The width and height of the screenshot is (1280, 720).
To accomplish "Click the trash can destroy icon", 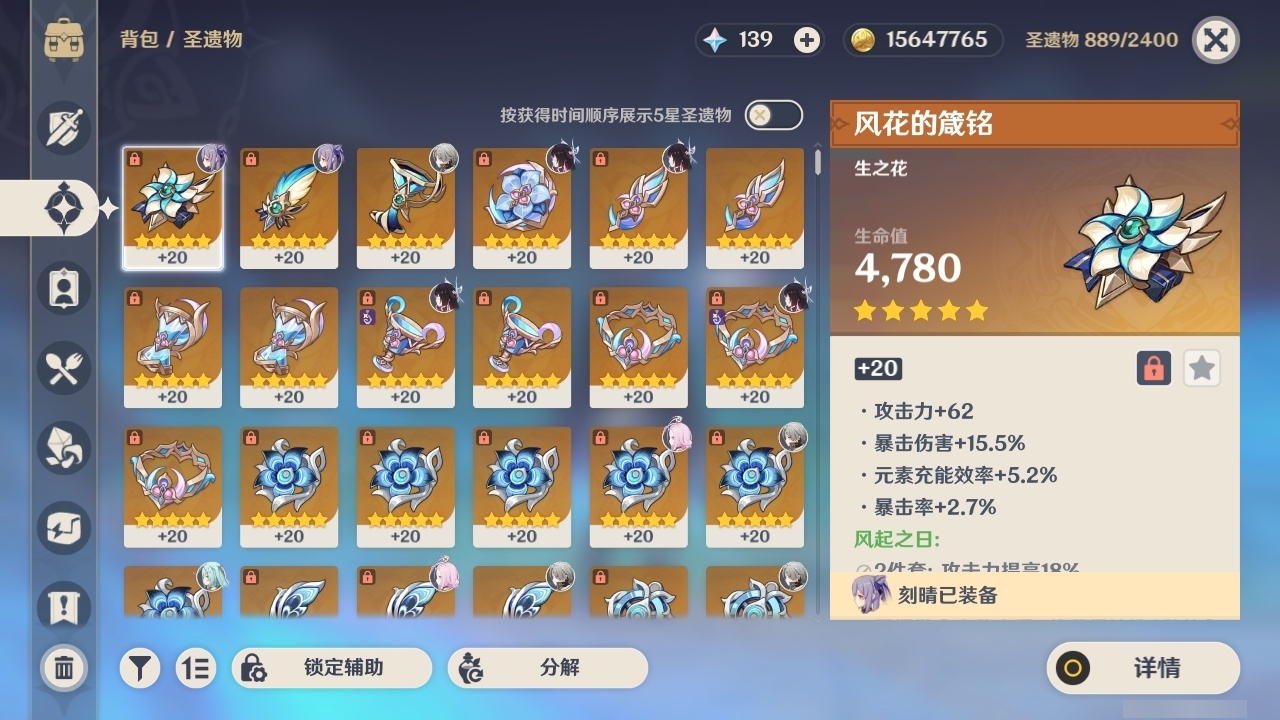I will (x=62, y=667).
